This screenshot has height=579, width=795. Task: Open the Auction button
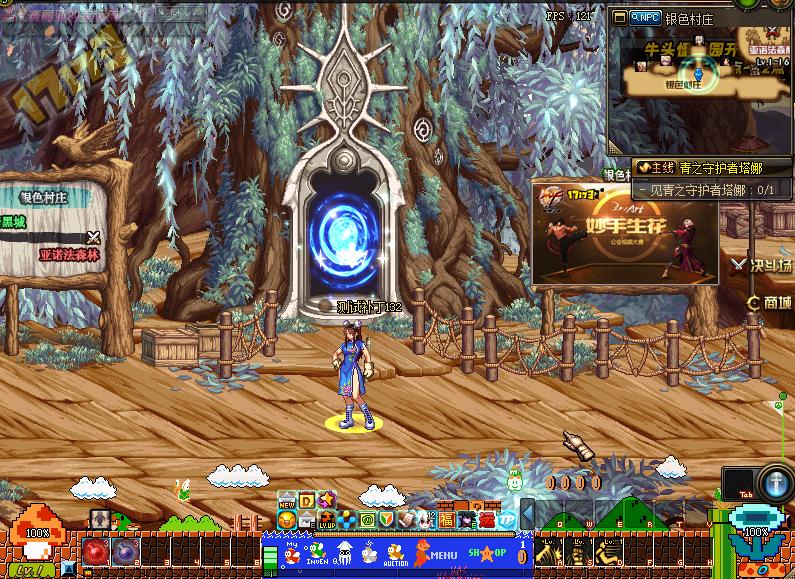click(x=396, y=553)
